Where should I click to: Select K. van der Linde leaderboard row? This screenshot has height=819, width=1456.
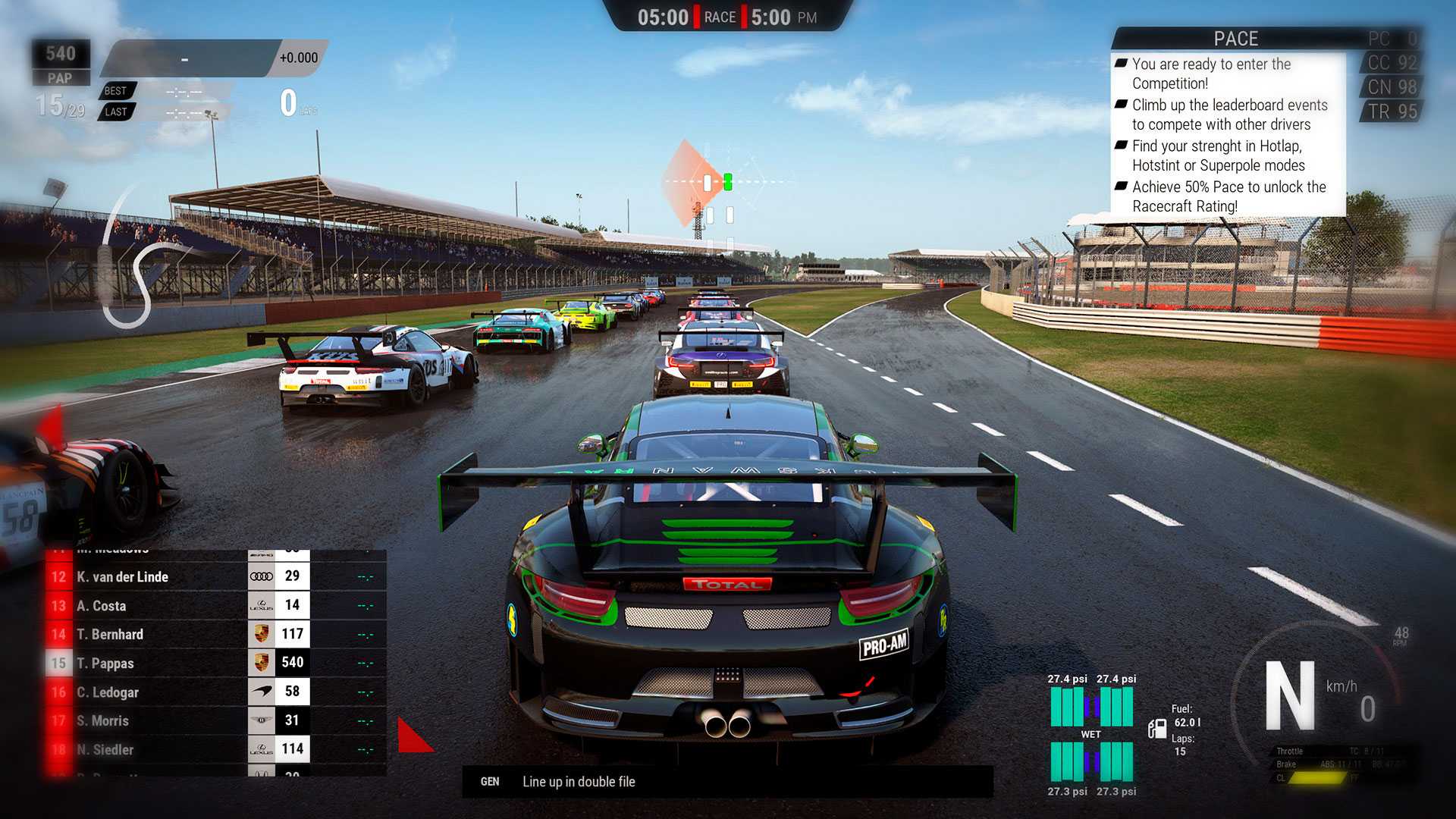pyautogui.click(x=216, y=576)
